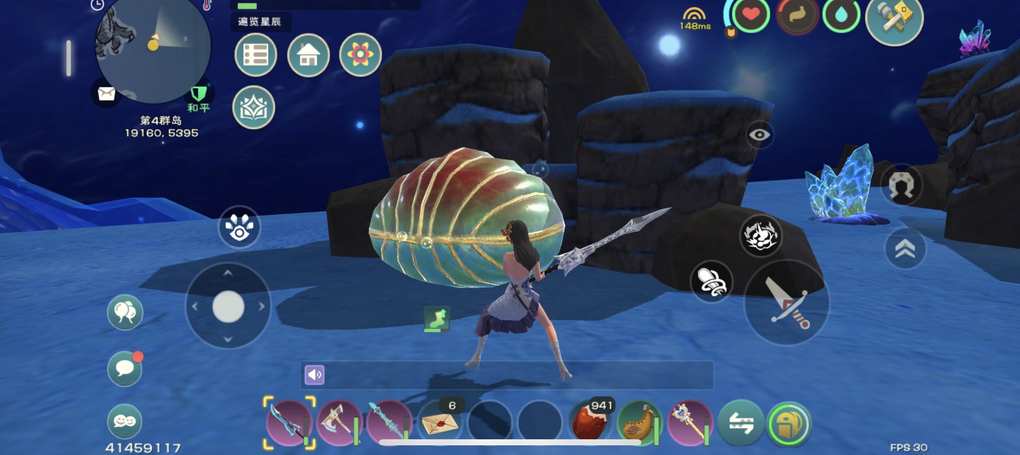1020x455 pixels.
Task: Open the colorful flower icon menu
Action: coord(360,55)
